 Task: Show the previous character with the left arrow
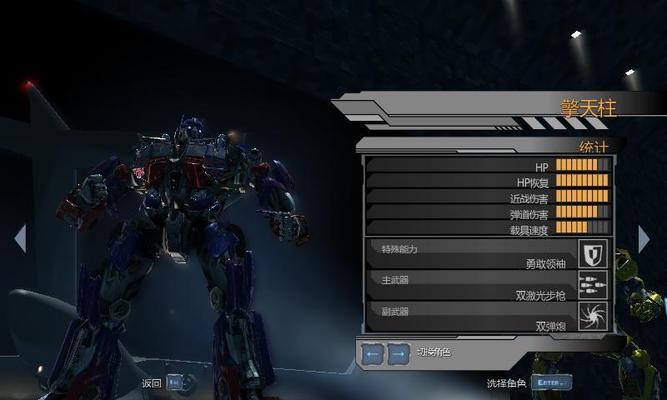point(19,238)
